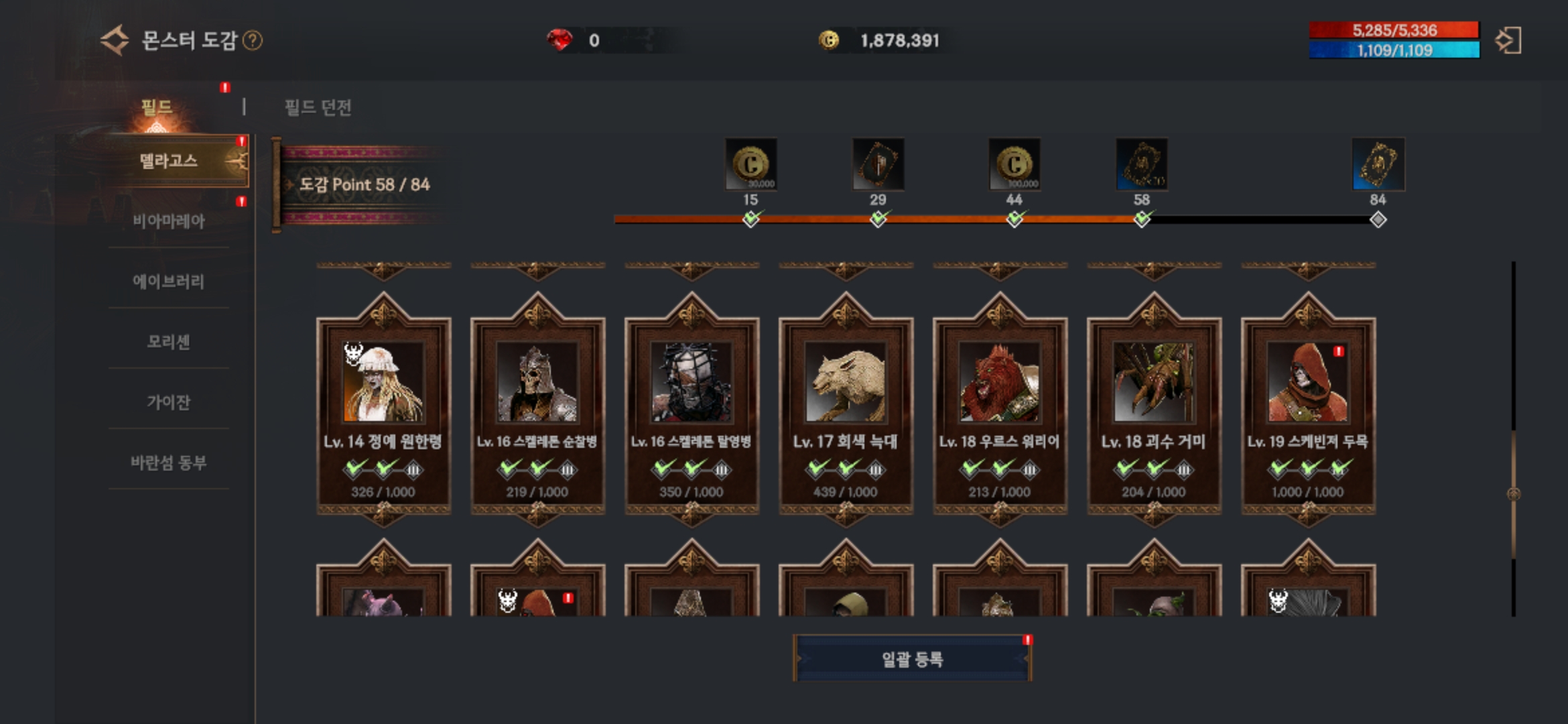
Task: Show the 가이잔 region monsters
Action: click(x=169, y=402)
